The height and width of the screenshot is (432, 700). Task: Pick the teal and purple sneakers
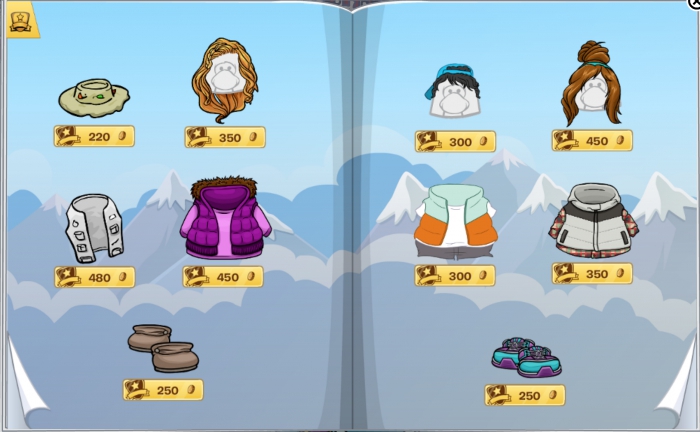(x=526, y=357)
